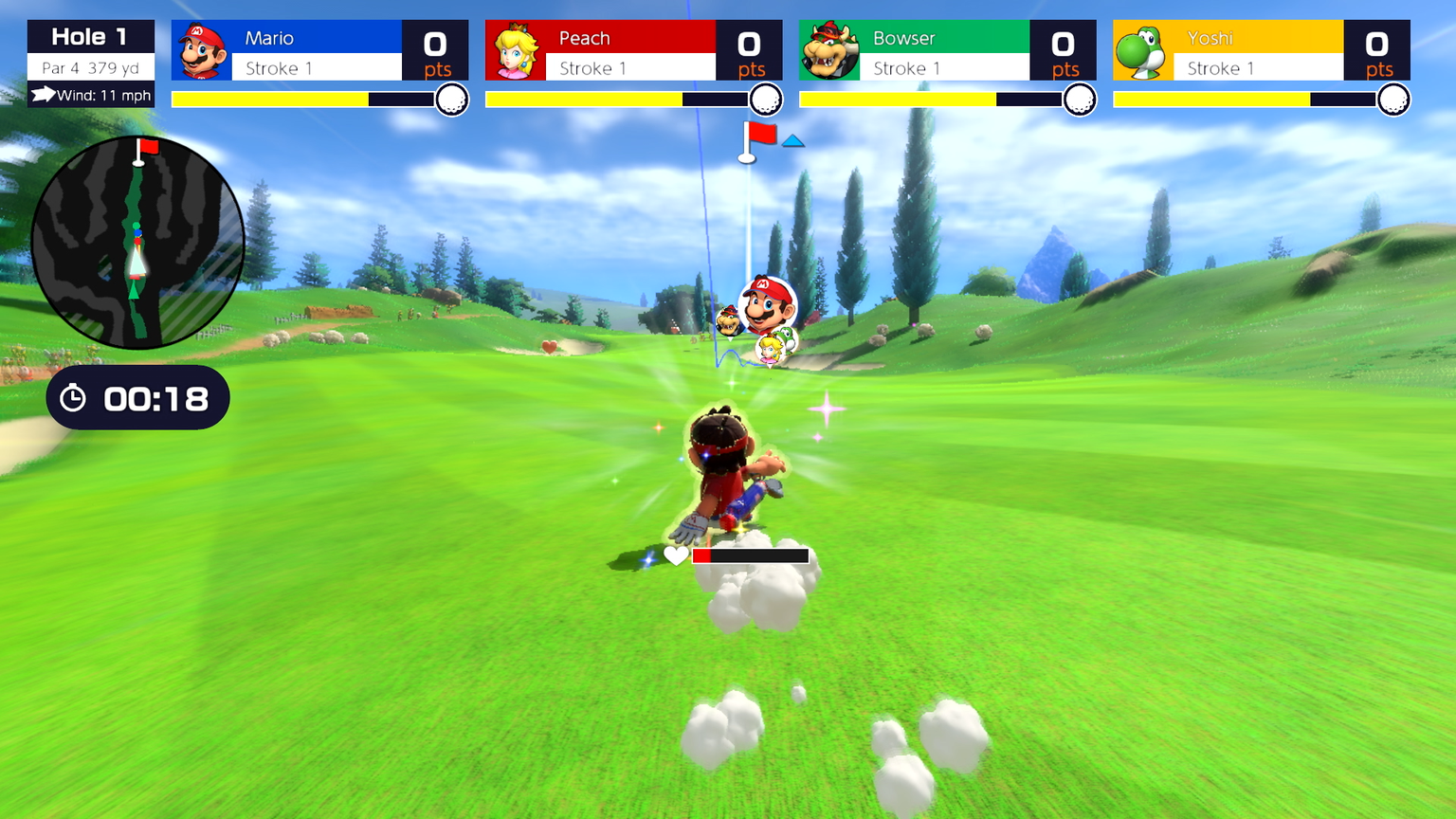The height and width of the screenshot is (819, 1456).
Task: Select Yoshi's player scorecard panel
Action: [x=1261, y=51]
